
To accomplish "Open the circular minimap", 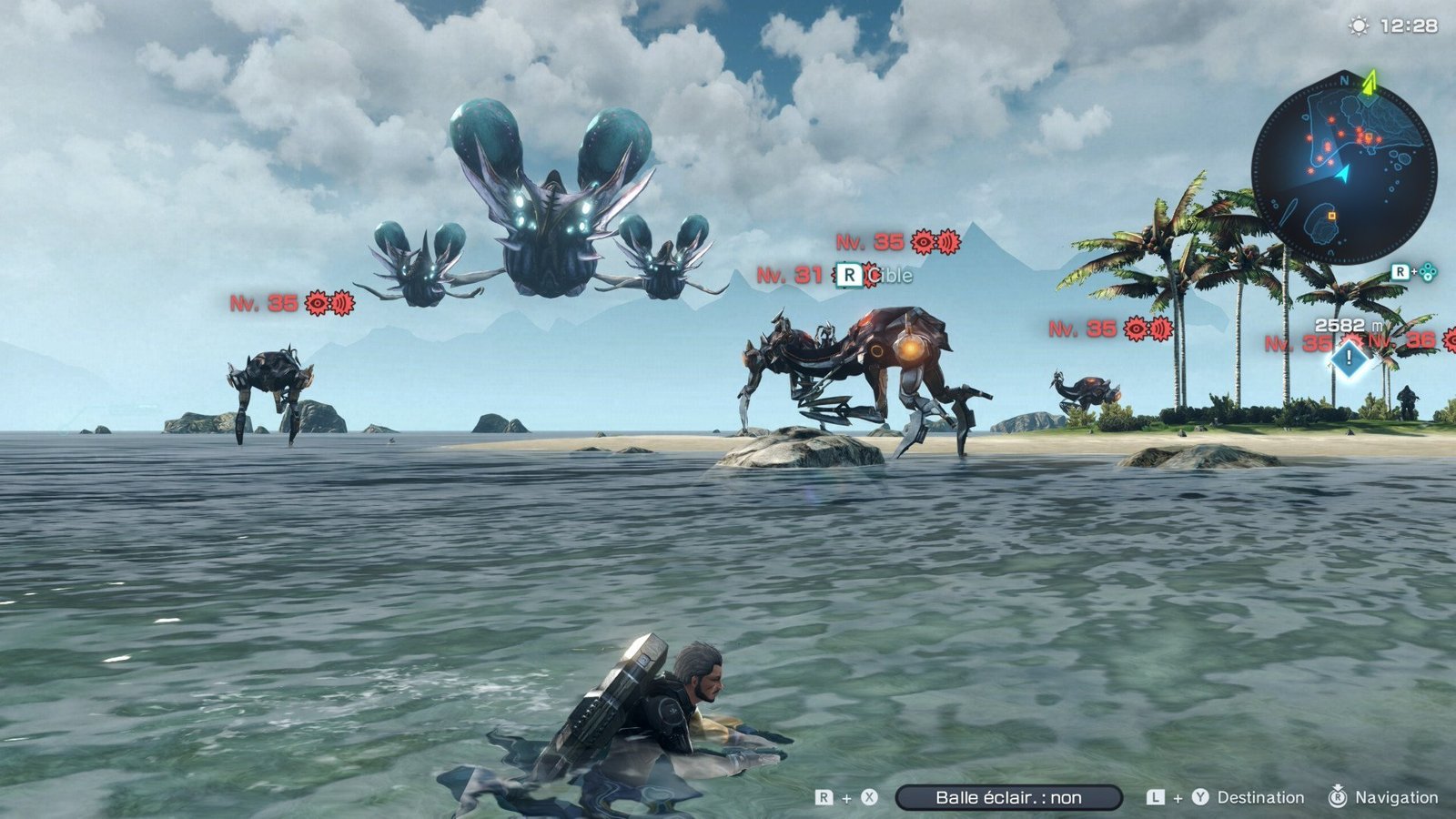I will (x=1343, y=170).
